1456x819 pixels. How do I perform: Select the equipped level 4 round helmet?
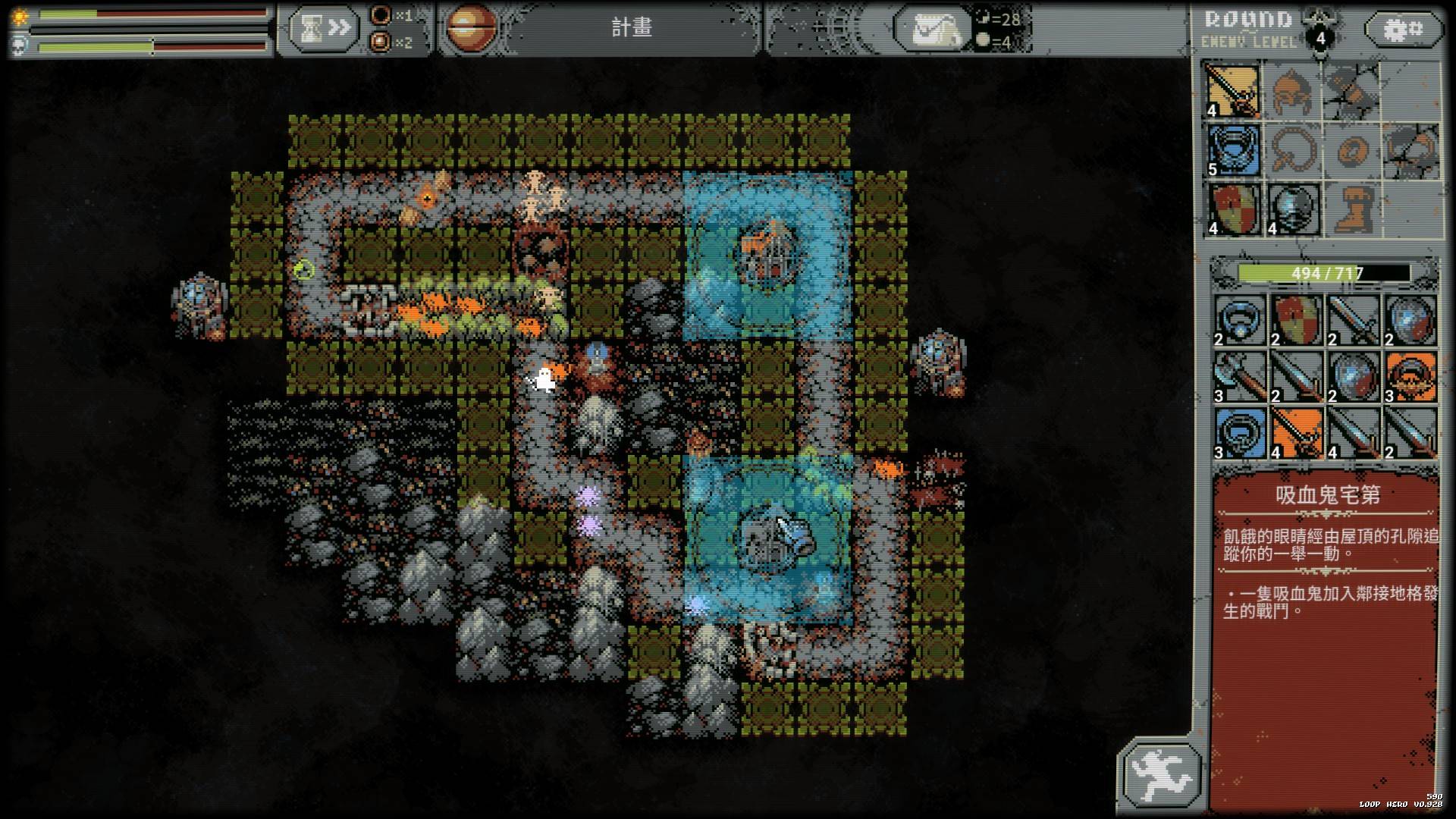coord(1291,209)
